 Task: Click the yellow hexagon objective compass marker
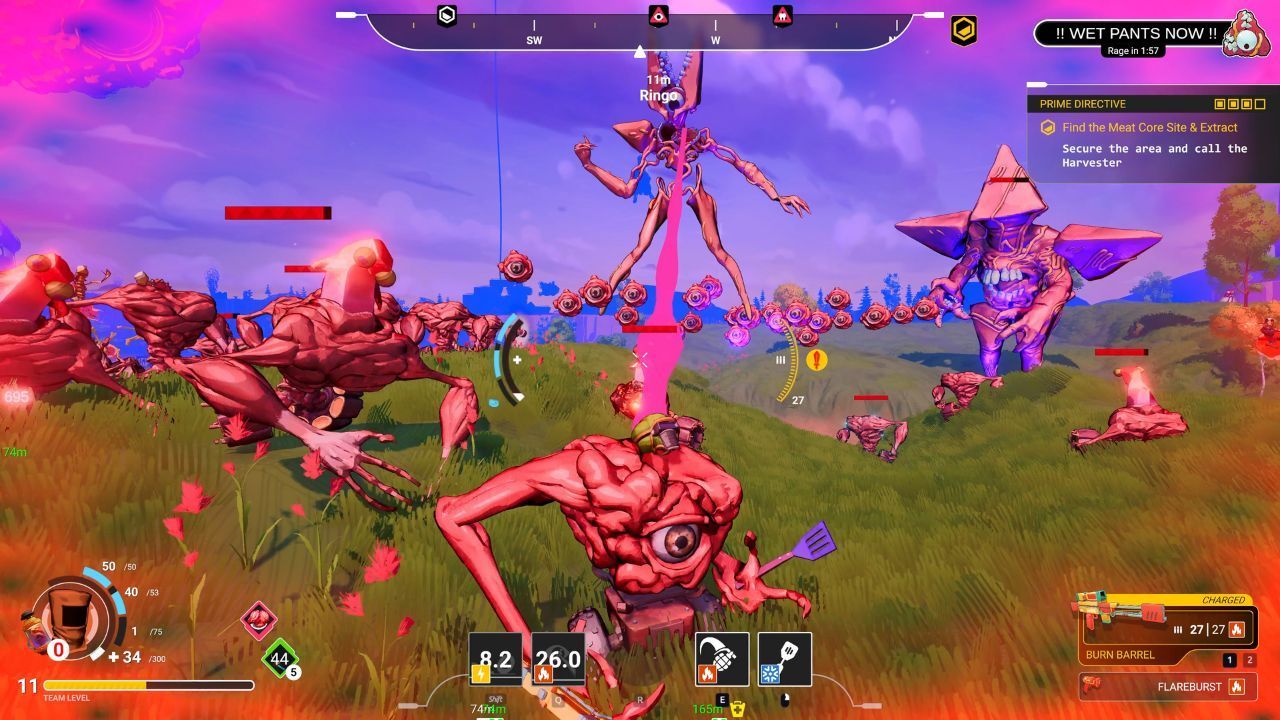click(x=963, y=31)
